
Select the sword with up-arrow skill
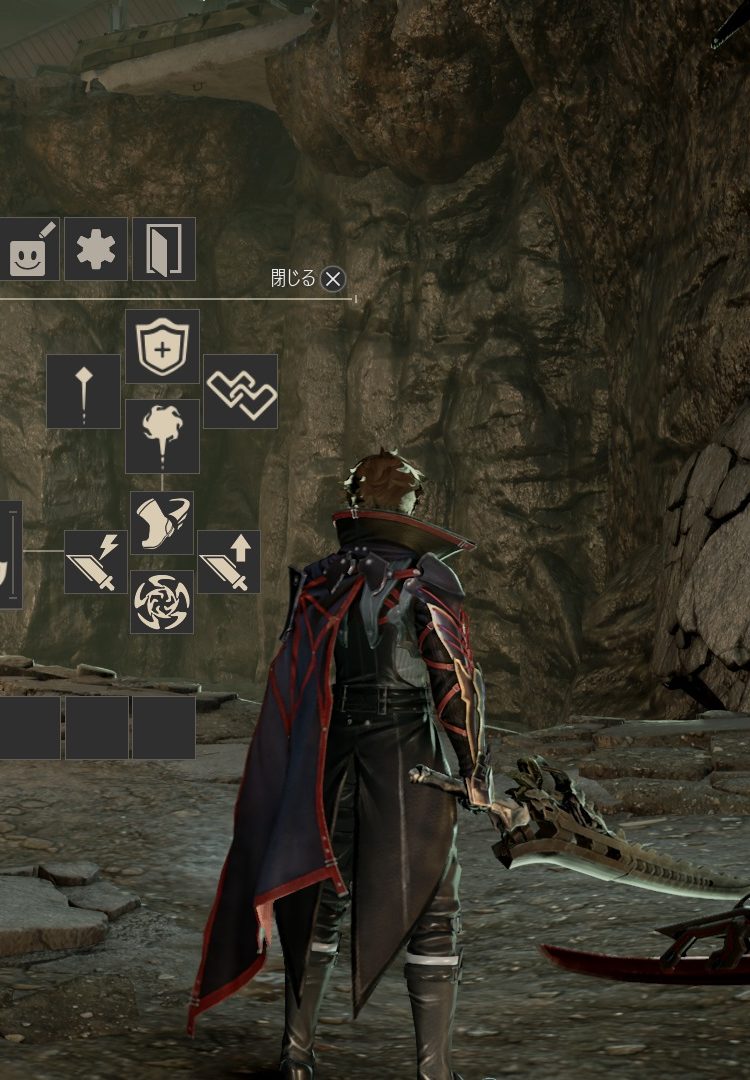[x=229, y=562]
